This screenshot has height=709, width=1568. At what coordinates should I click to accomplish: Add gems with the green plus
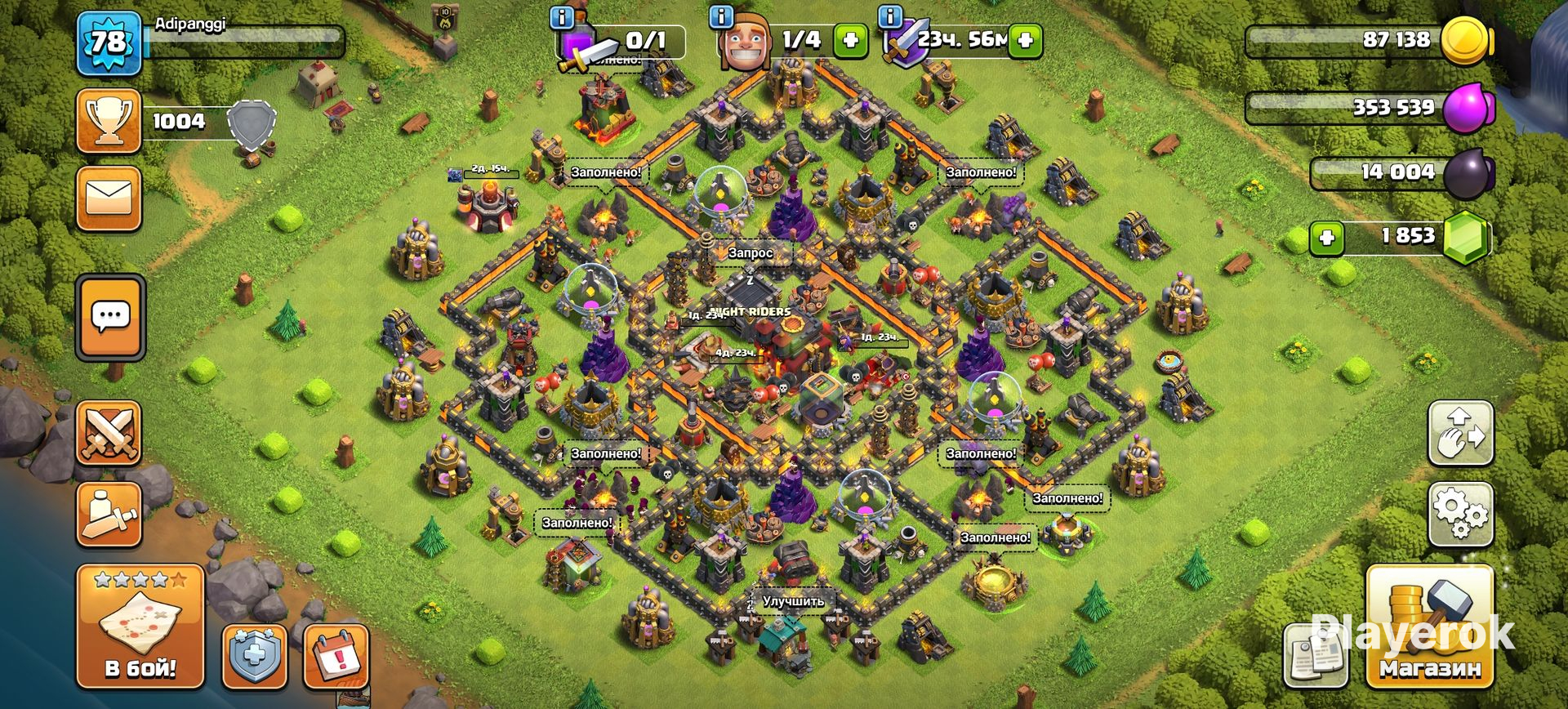[x=1327, y=238]
